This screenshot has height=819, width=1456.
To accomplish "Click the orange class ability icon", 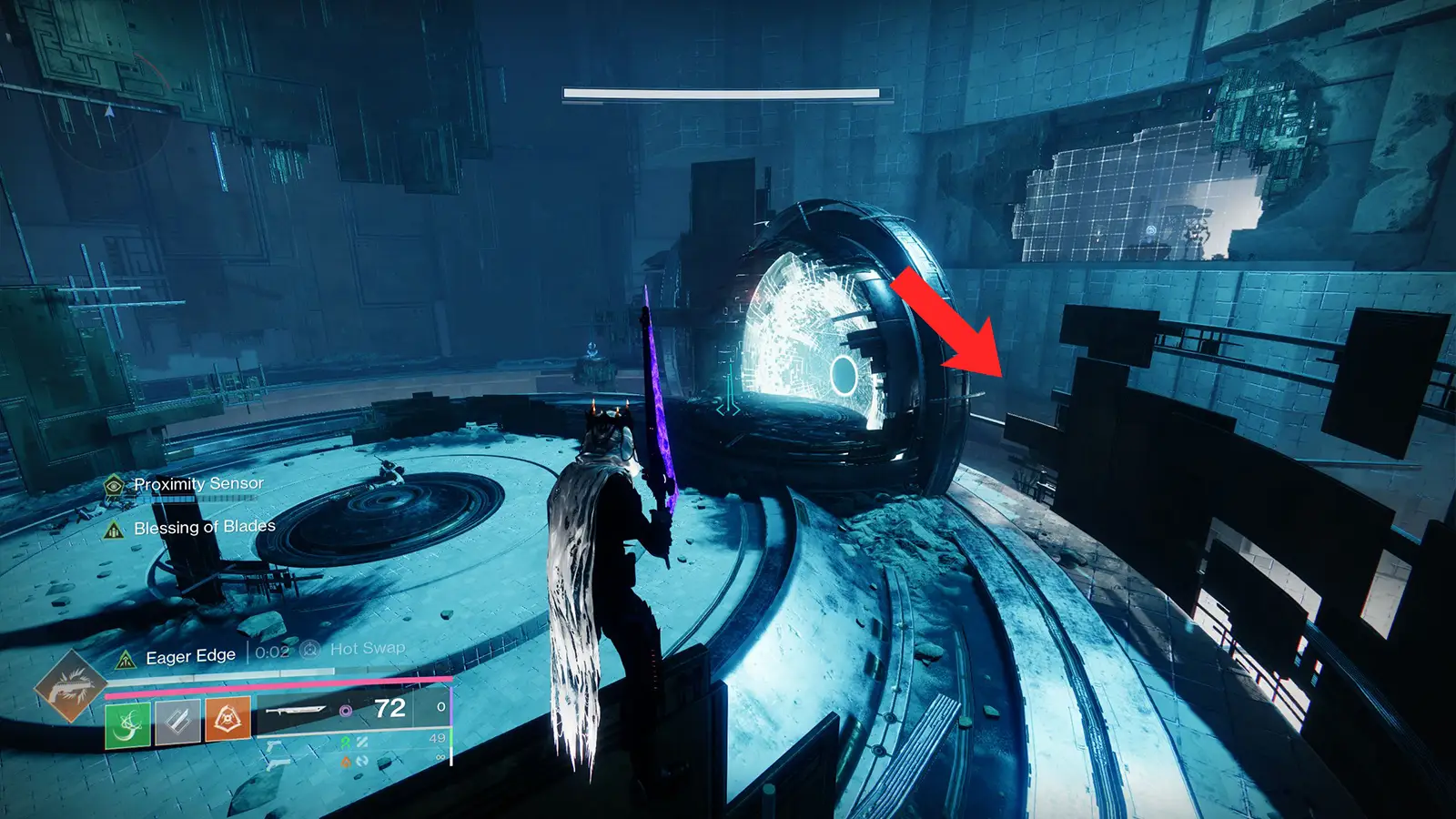I will [228, 720].
